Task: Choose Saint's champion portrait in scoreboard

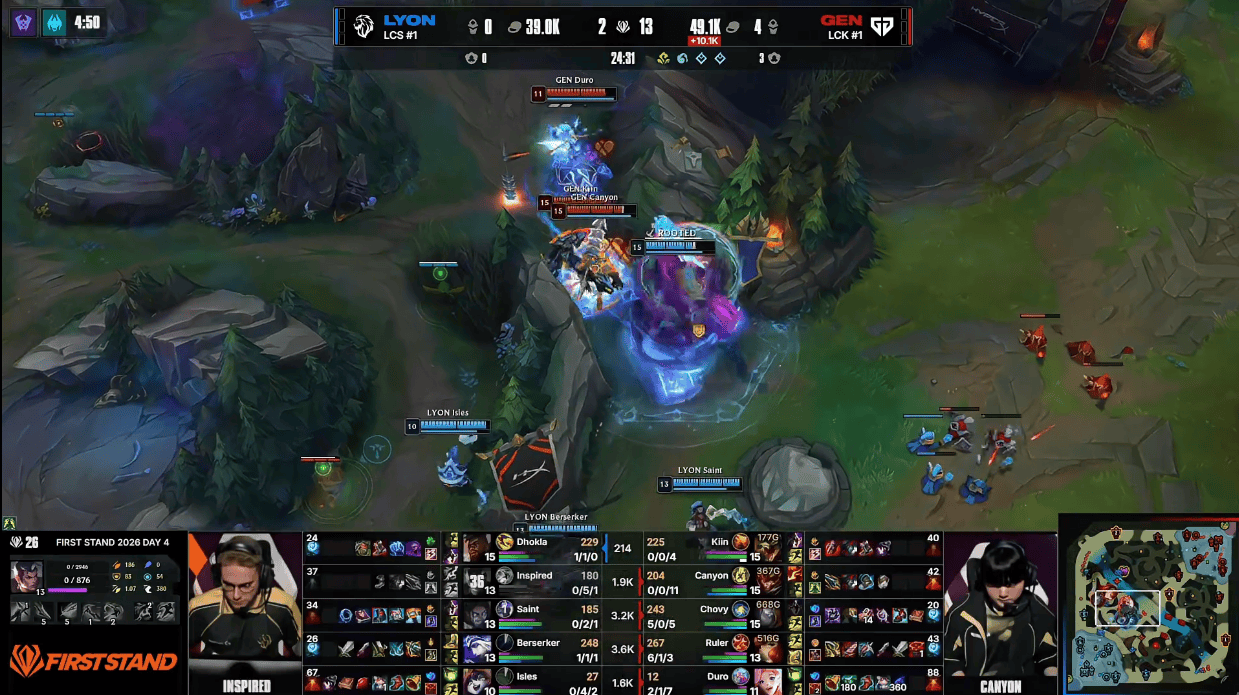Action: (x=477, y=614)
